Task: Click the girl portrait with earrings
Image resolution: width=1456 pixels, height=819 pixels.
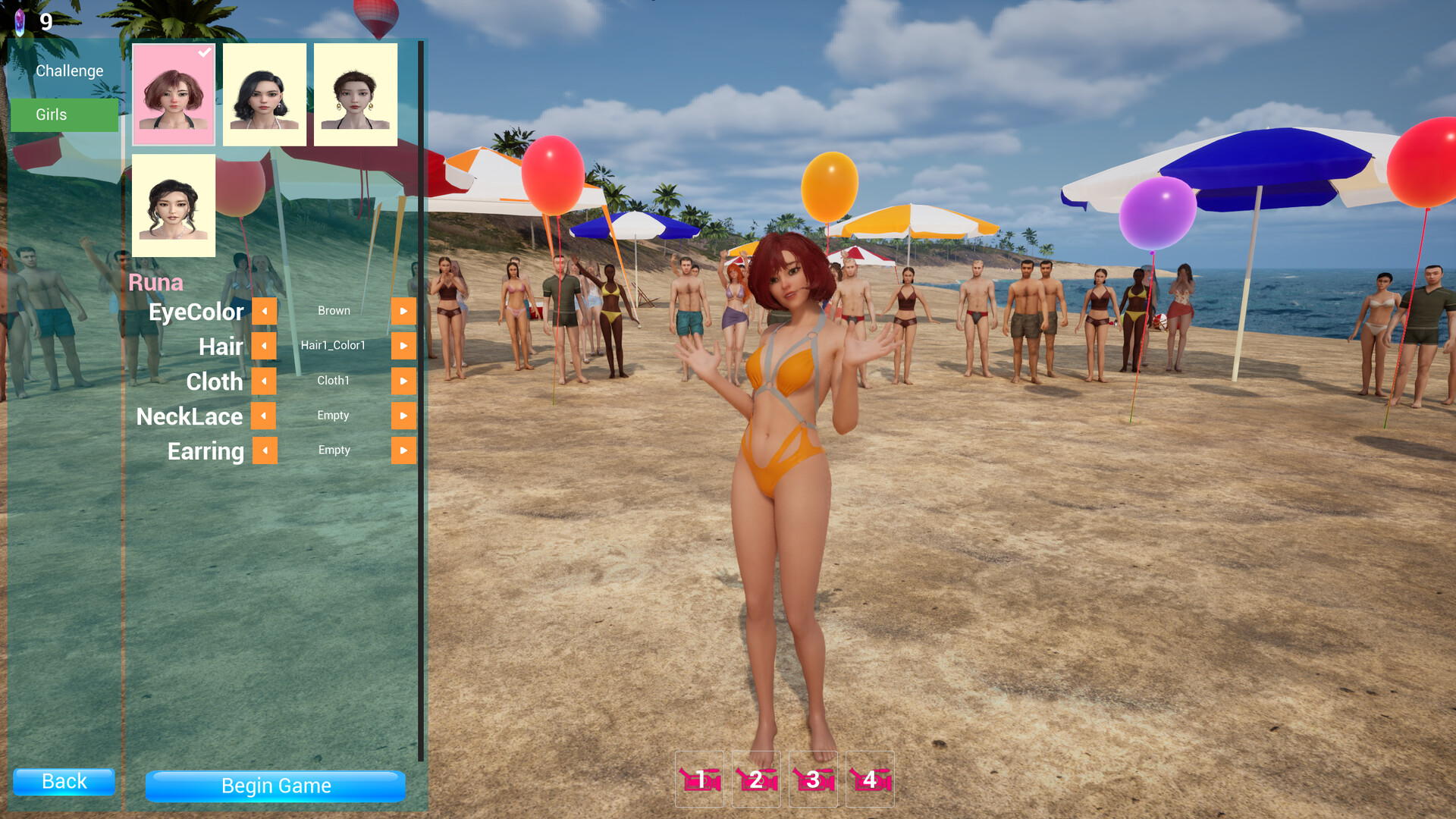Action: (355, 94)
